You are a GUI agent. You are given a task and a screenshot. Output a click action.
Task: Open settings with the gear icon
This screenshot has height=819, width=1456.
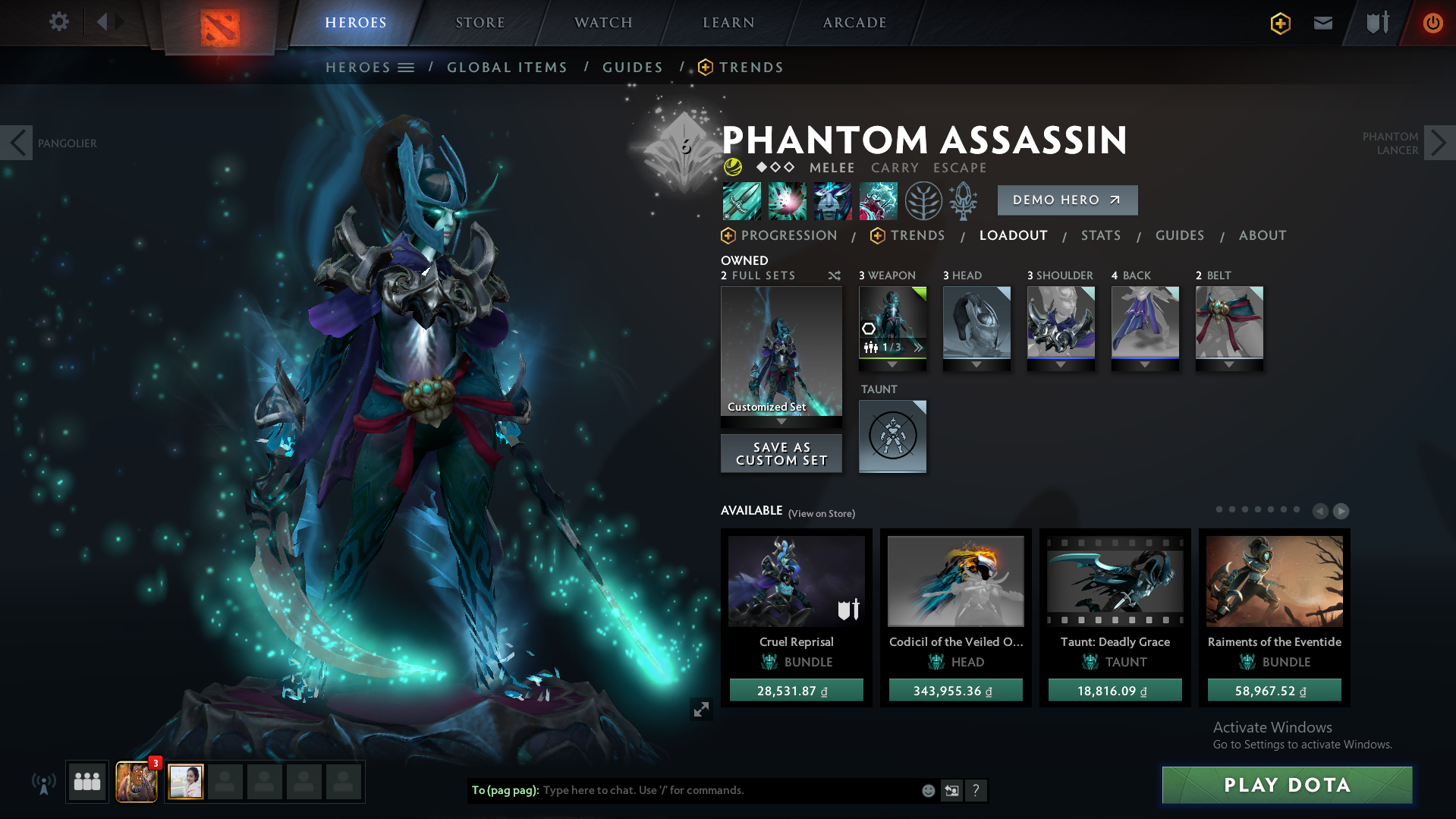point(58,22)
